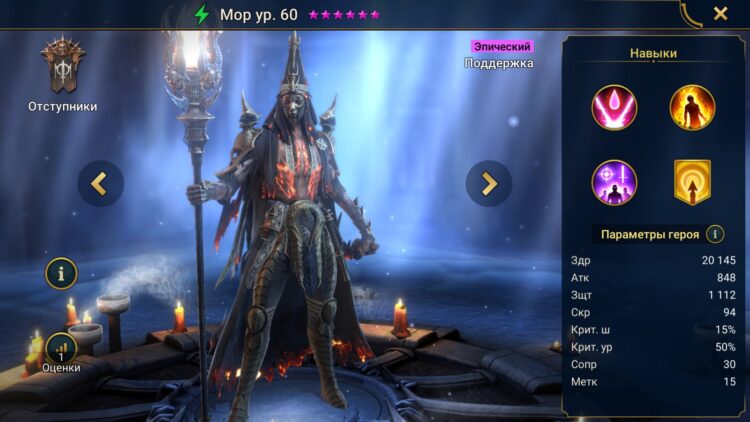Show info about Параметры героя stats
The height and width of the screenshot is (422, 750).
click(x=715, y=234)
